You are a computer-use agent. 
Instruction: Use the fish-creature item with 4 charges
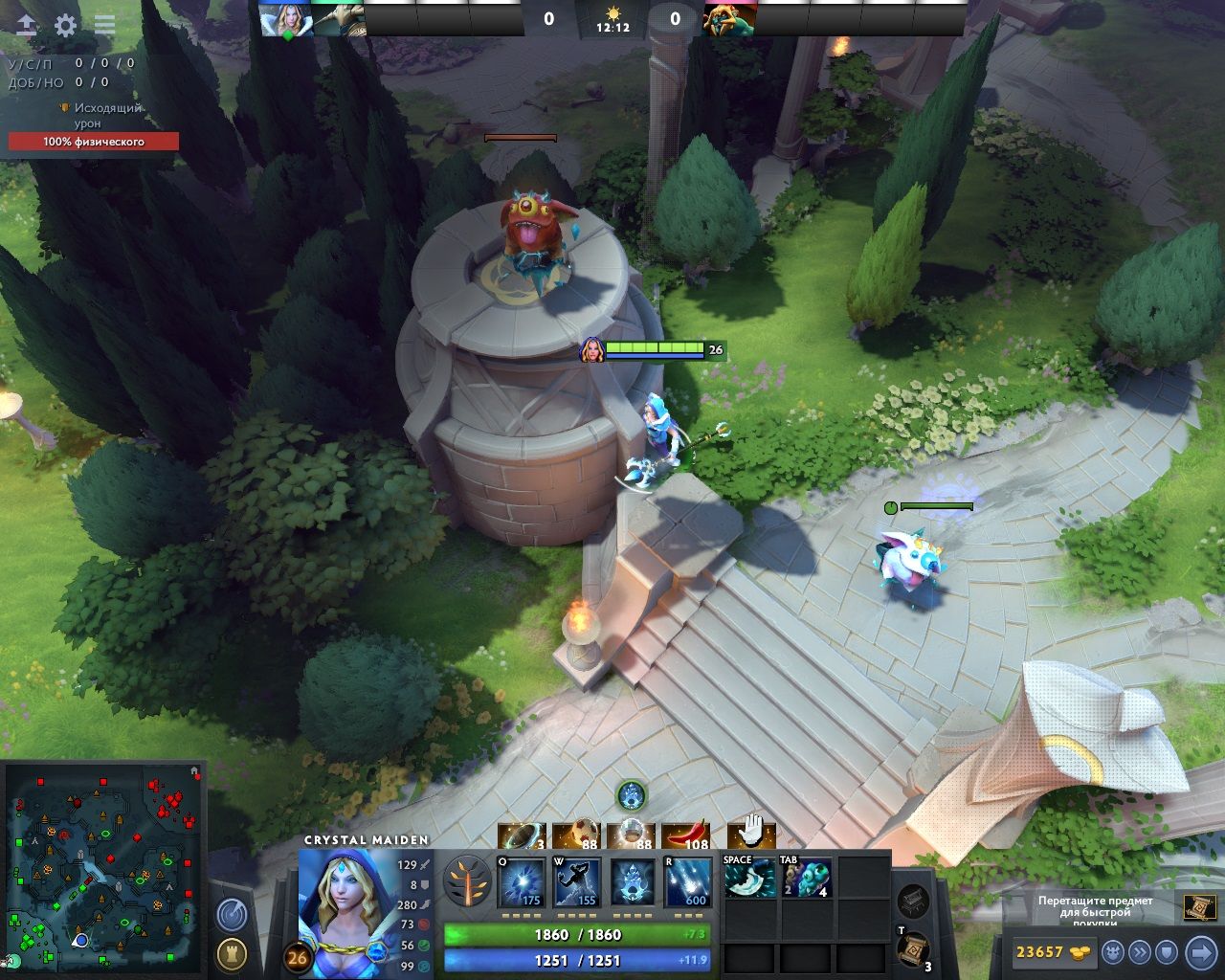(x=806, y=878)
